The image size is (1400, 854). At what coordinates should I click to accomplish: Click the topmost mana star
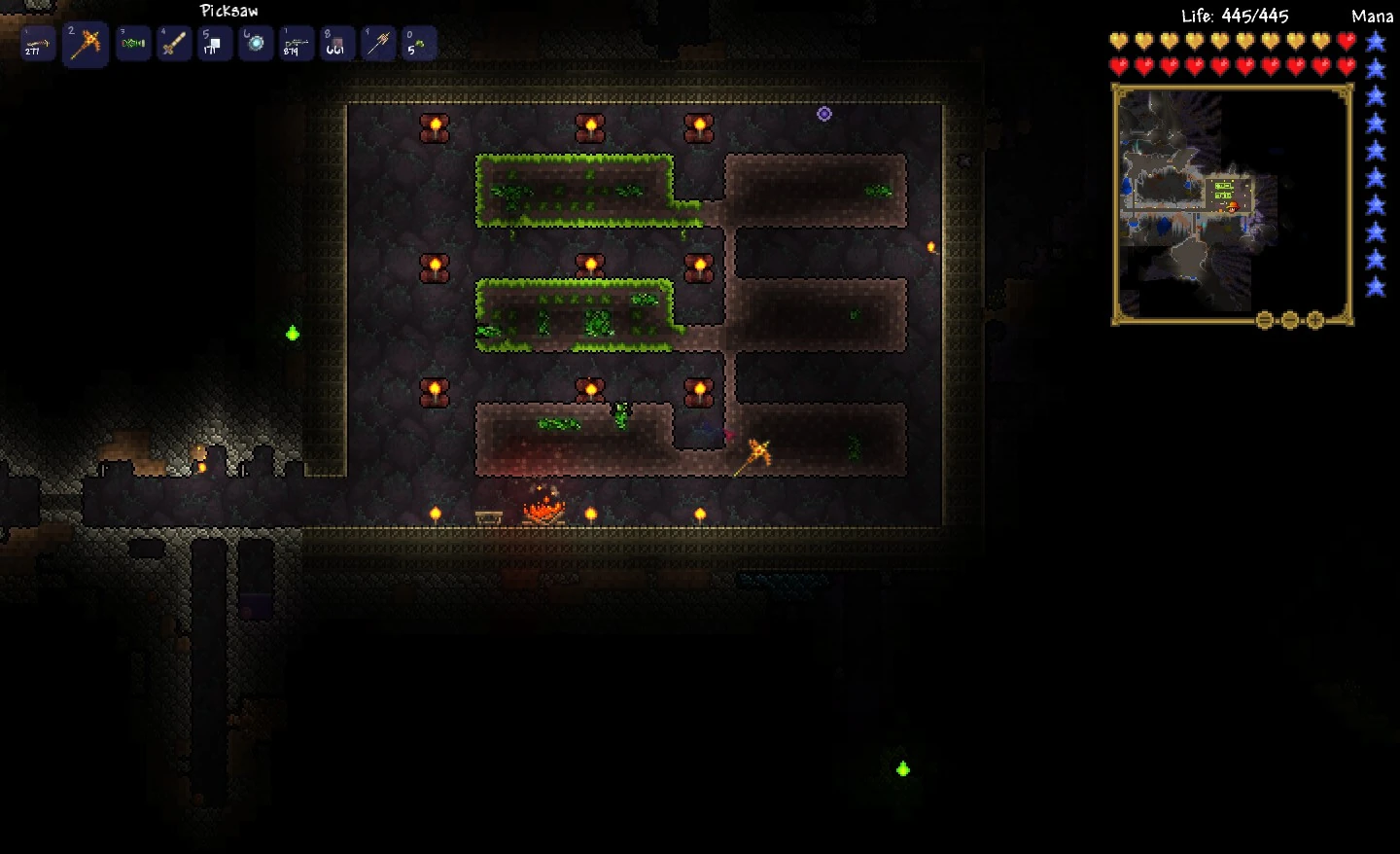[1375, 41]
